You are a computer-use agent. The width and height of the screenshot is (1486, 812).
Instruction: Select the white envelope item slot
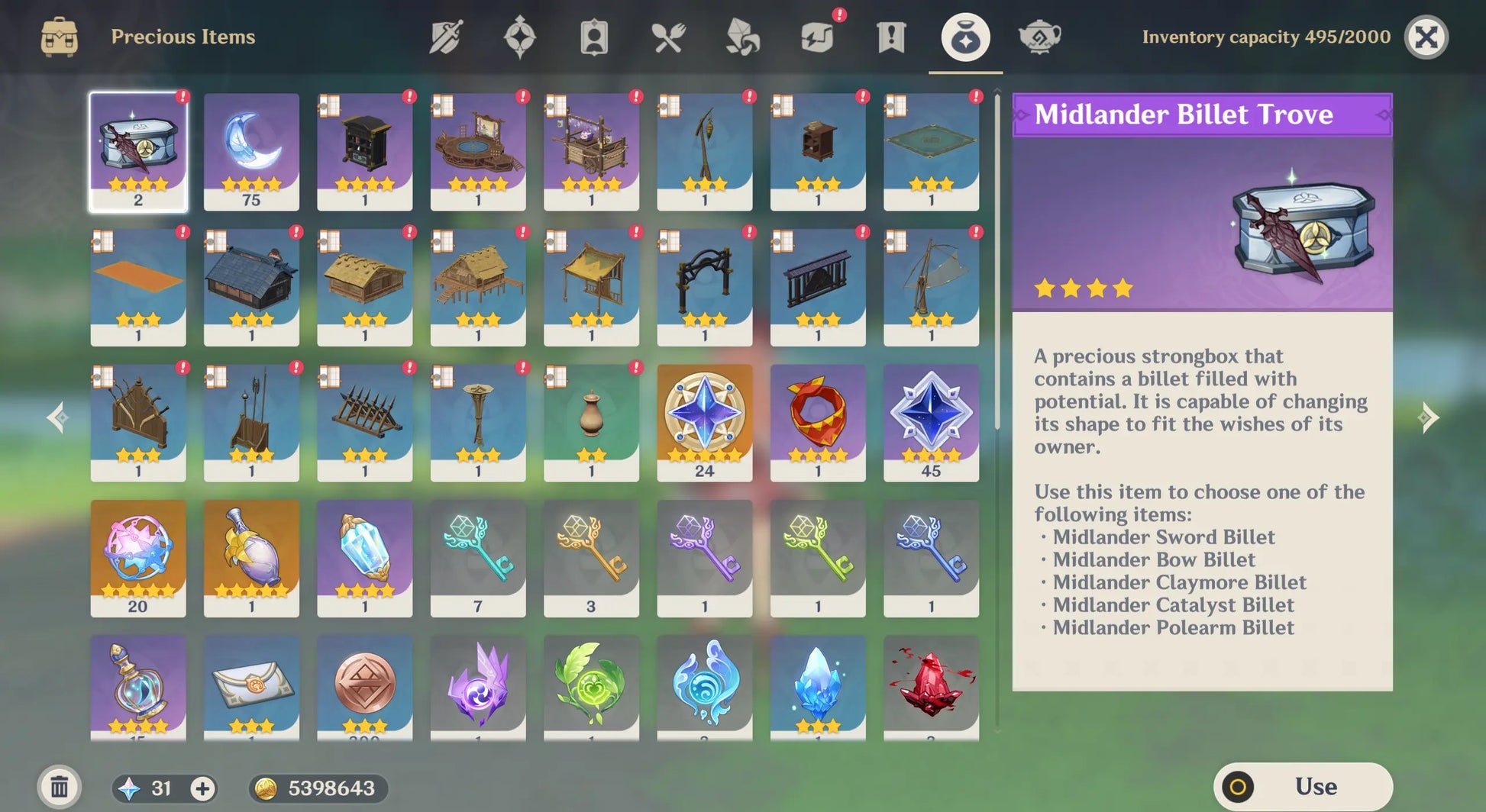click(x=251, y=687)
